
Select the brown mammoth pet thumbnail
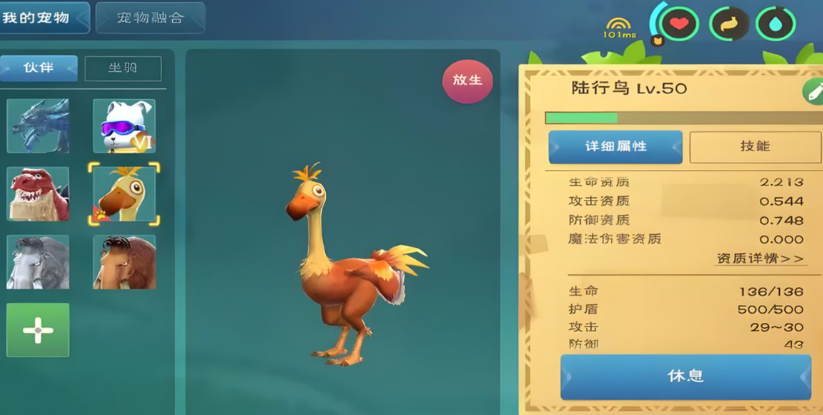coord(124,261)
